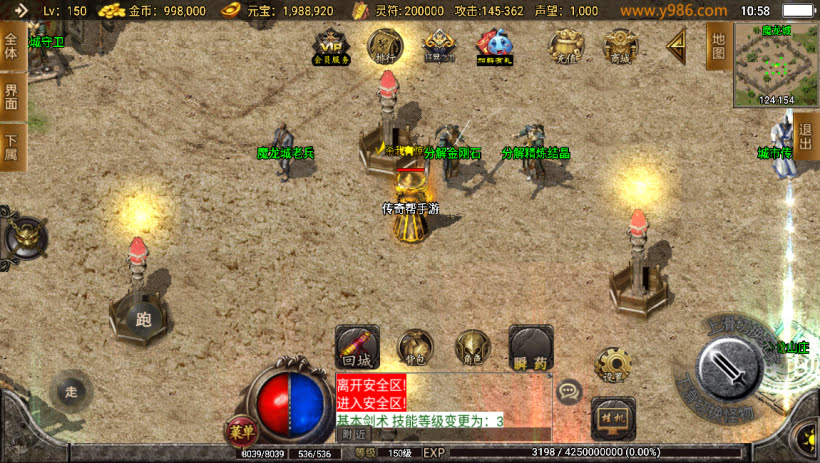Screen dimensions: 820x463
Task: Open the 商城 shop icon
Action: pos(621,46)
